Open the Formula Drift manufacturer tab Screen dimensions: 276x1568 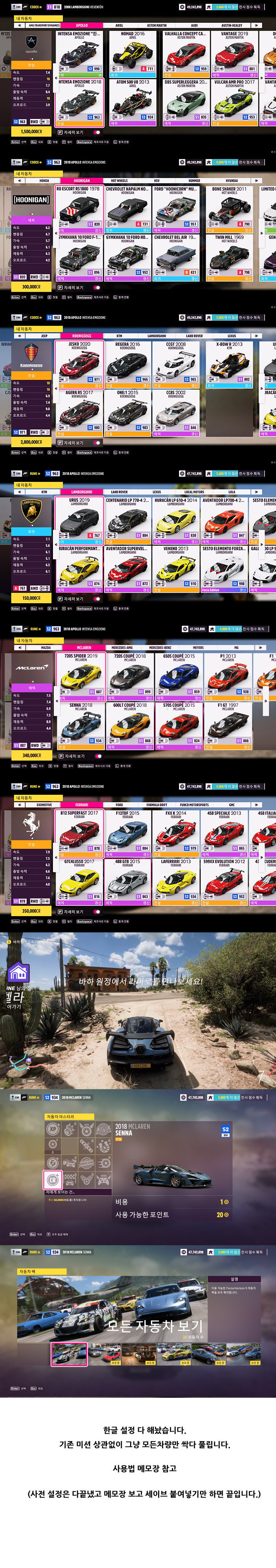(157, 805)
